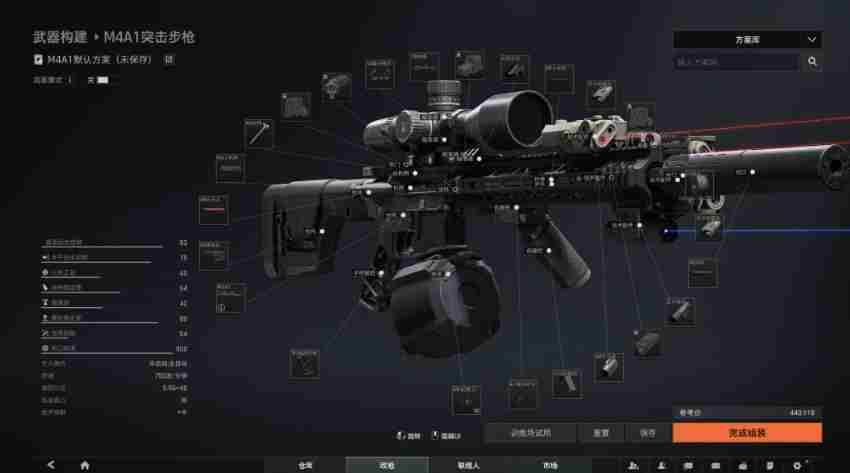The width and height of the screenshot is (850, 473).
Task: Switch to the 市场 market tab
Action: (x=550, y=465)
